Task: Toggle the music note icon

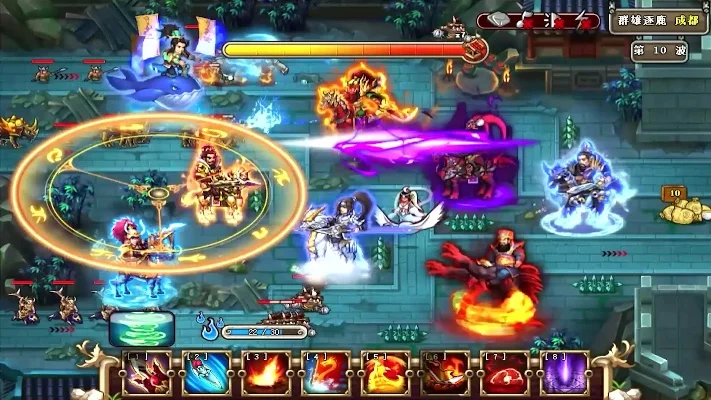Action: pos(524,20)
